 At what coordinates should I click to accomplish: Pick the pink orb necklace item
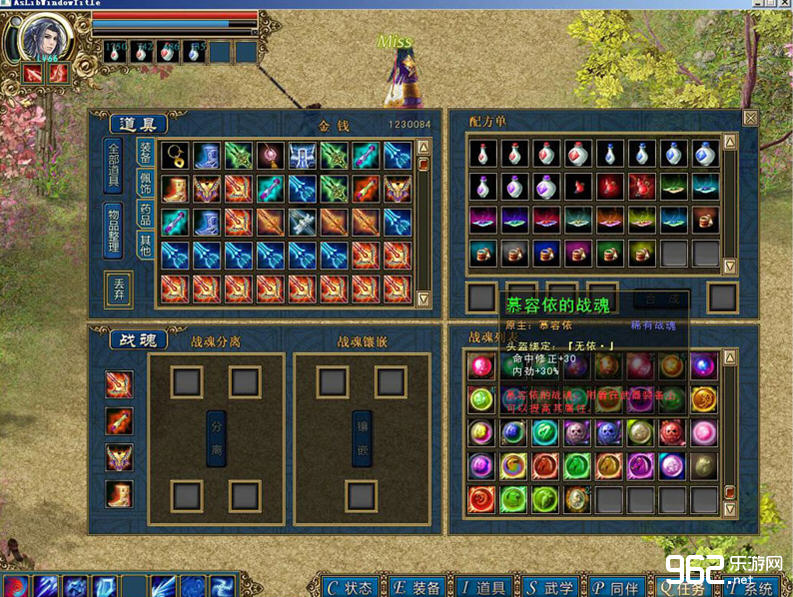(x=272, y=155)
